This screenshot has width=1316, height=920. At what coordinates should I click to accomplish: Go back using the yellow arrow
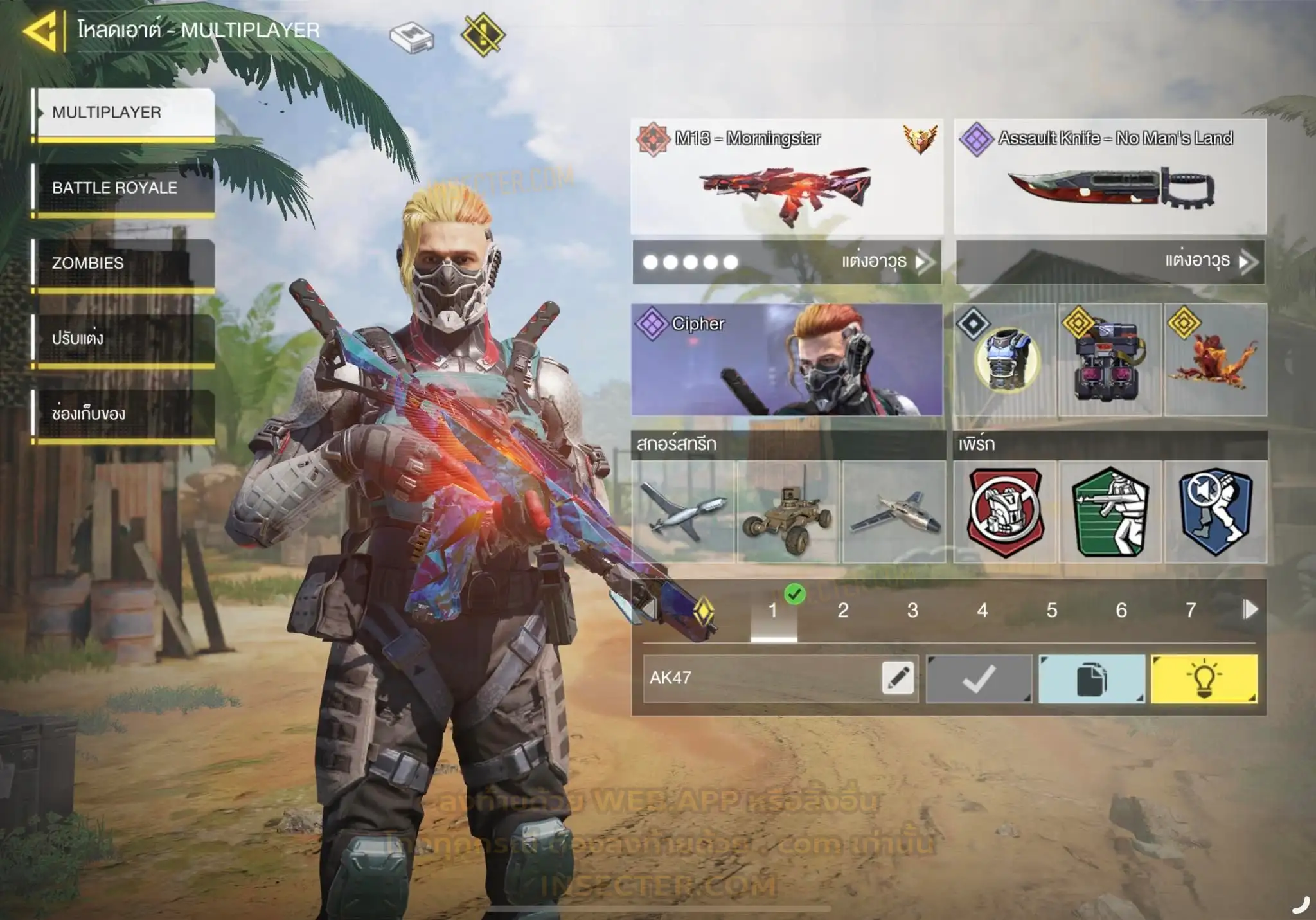coord(41,30)
